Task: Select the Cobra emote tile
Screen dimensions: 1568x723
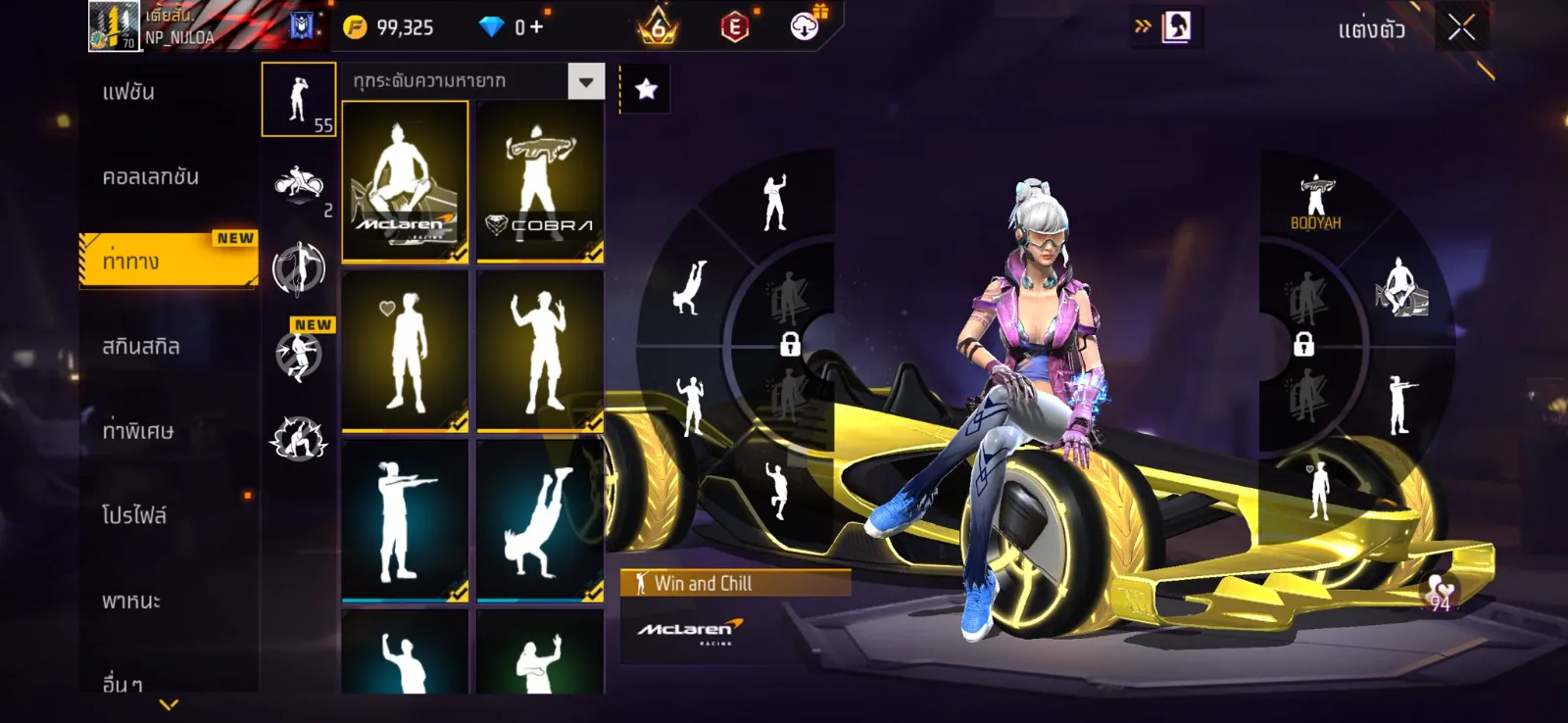Action: coord(540,182)
